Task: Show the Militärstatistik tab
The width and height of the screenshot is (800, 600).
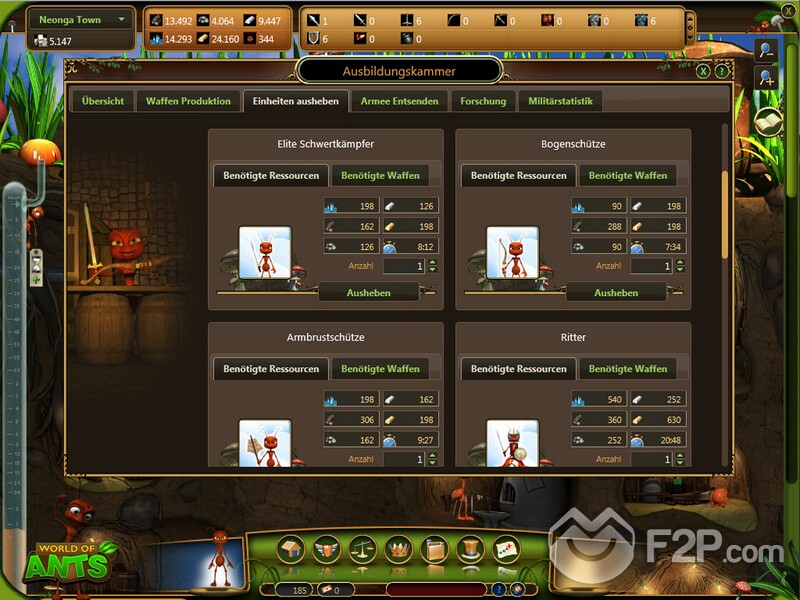Action: 560,101
